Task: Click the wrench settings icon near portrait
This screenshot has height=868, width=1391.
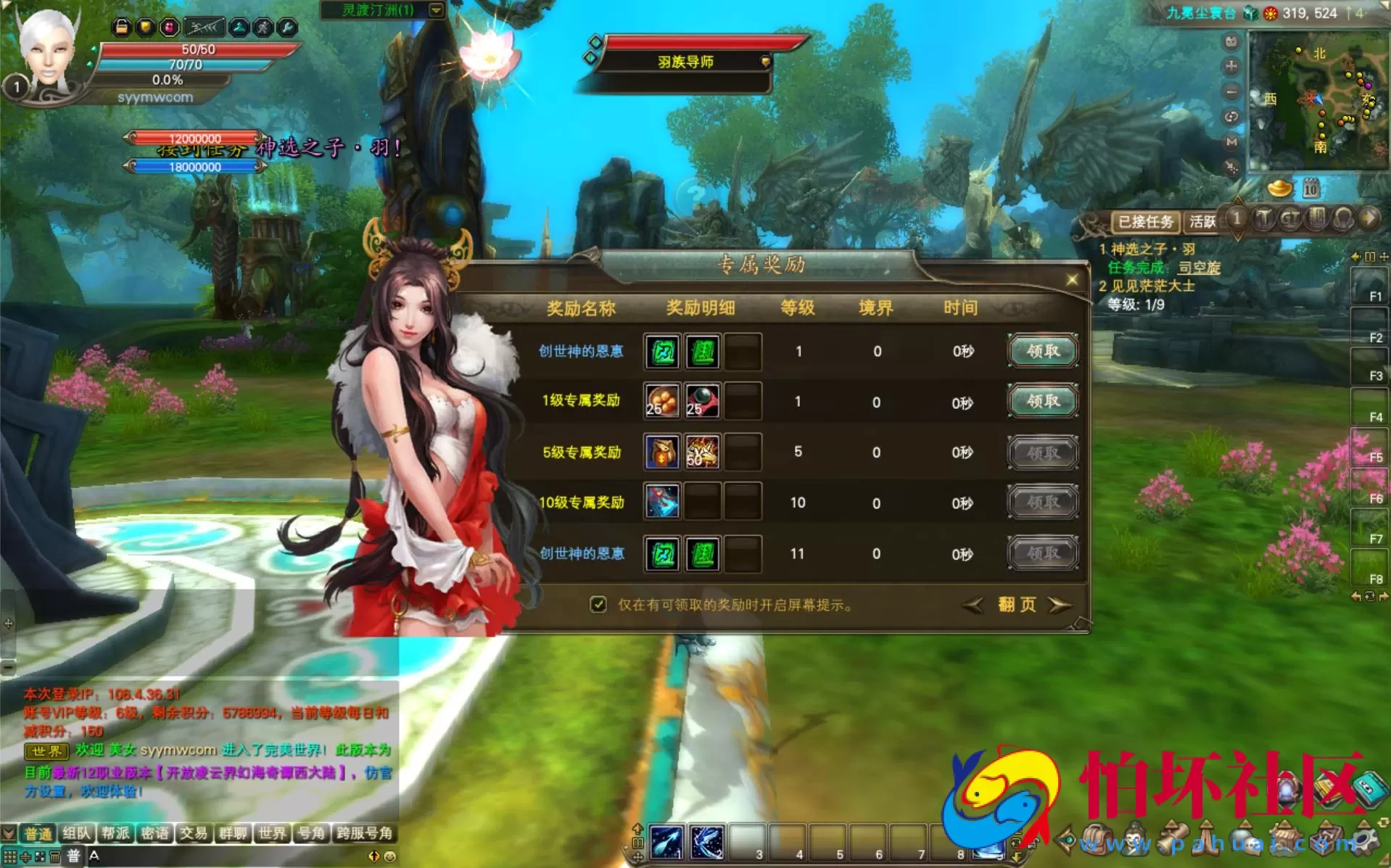Action: [x=287, y=28]
